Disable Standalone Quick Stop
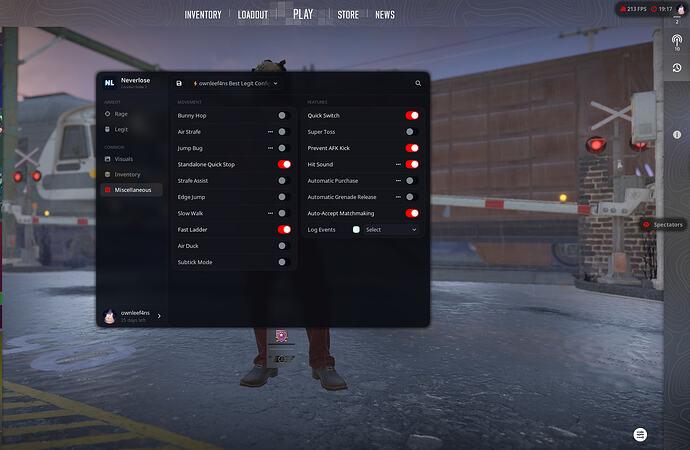Viewport: 690px width, 450px height. pos(284,164)
